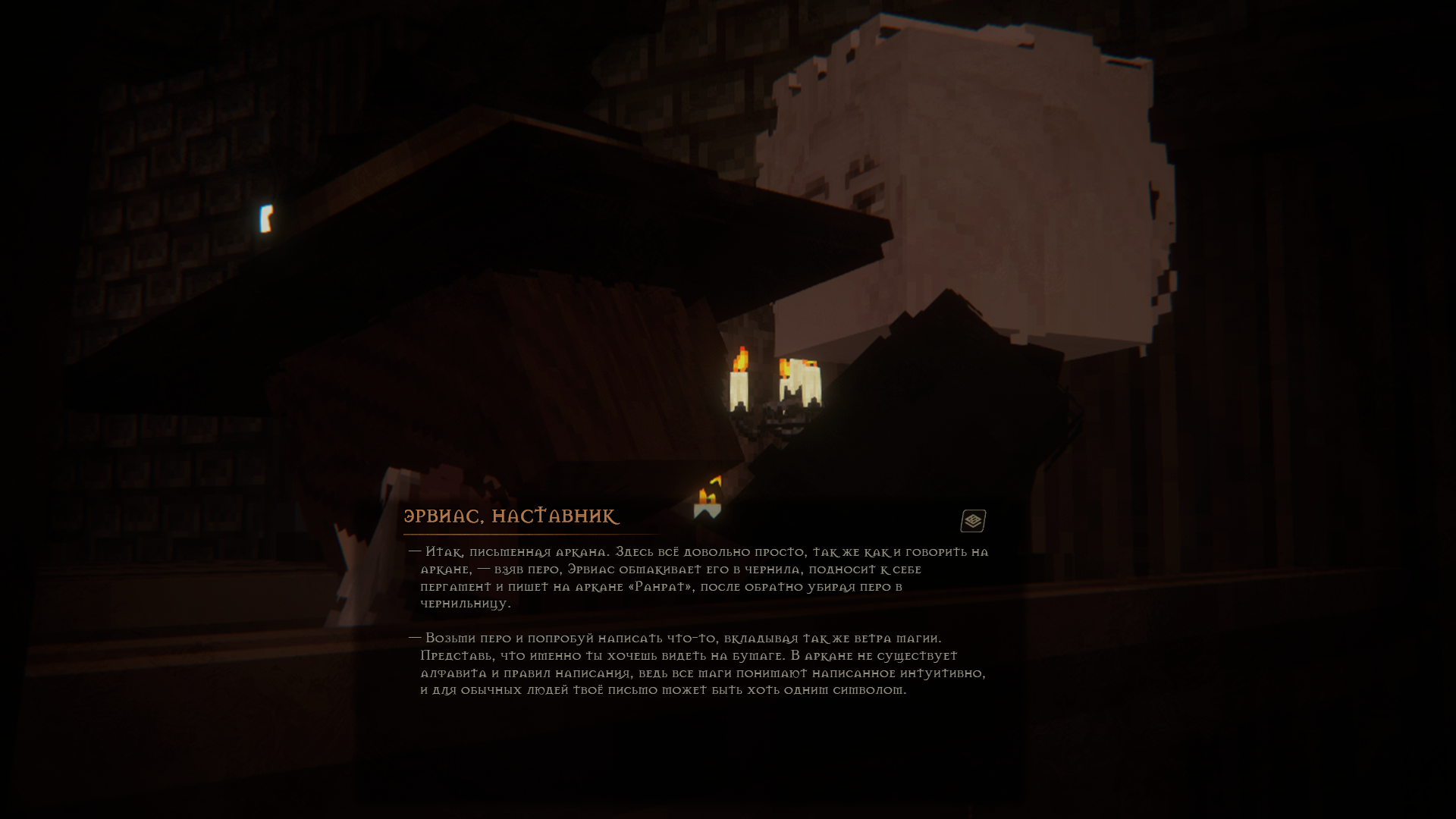Open the stacked-layers icon in the dialogue box
The width and height of the screenshot is (1456, 819).
tap(973, 521)
